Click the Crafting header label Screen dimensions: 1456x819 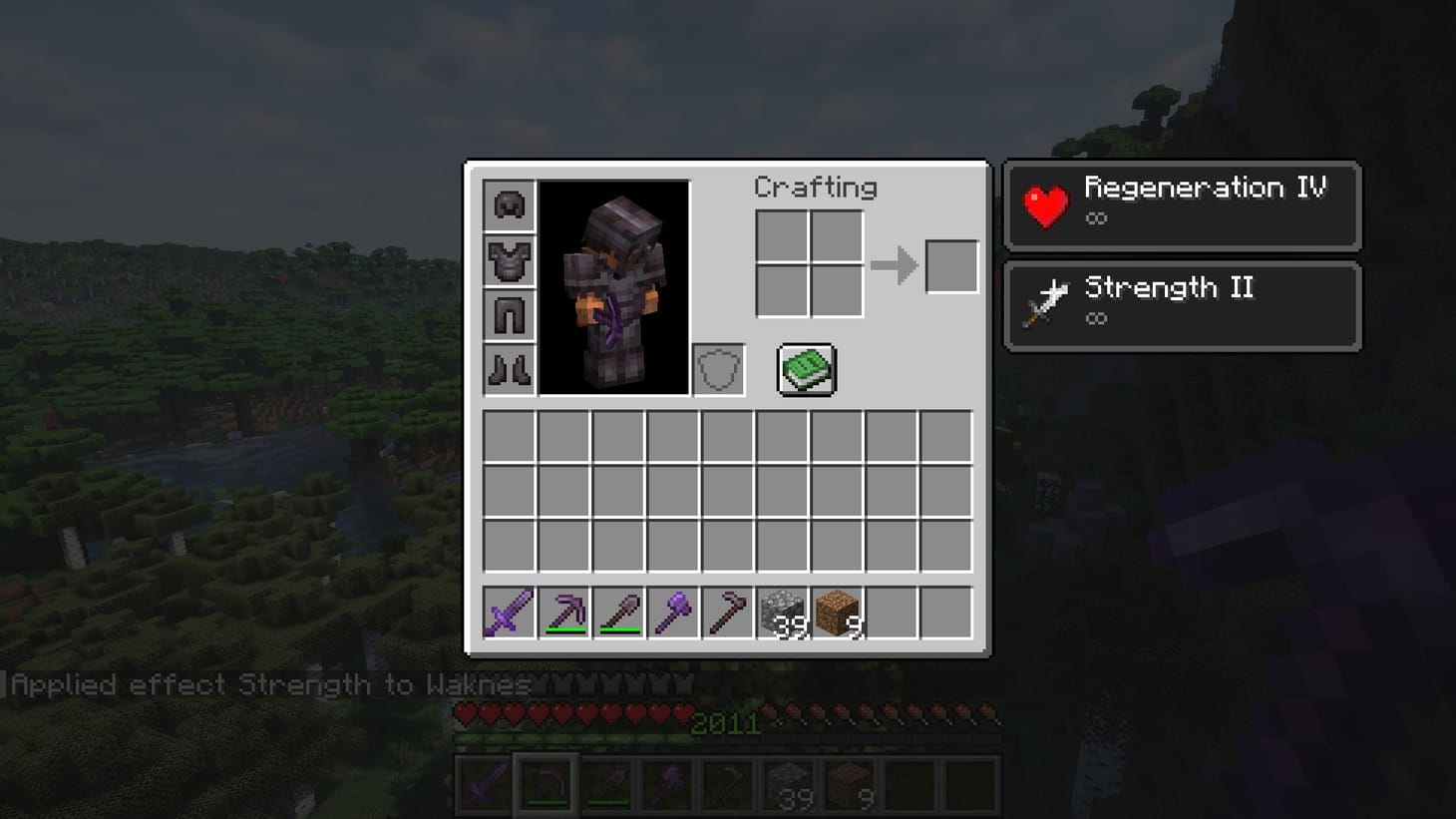(817, 188)
